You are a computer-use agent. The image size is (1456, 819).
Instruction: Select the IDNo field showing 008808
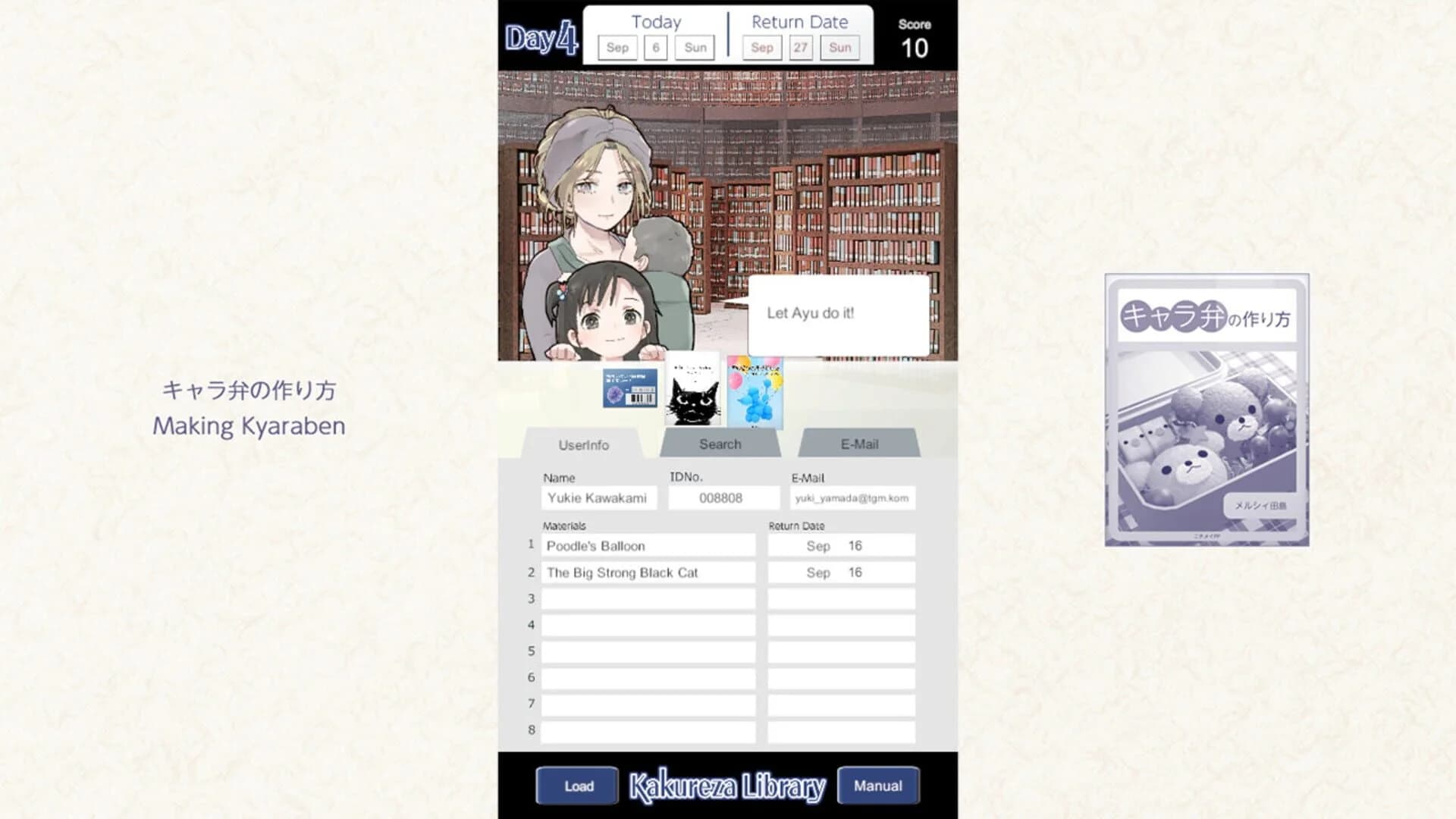click(723, 498)
